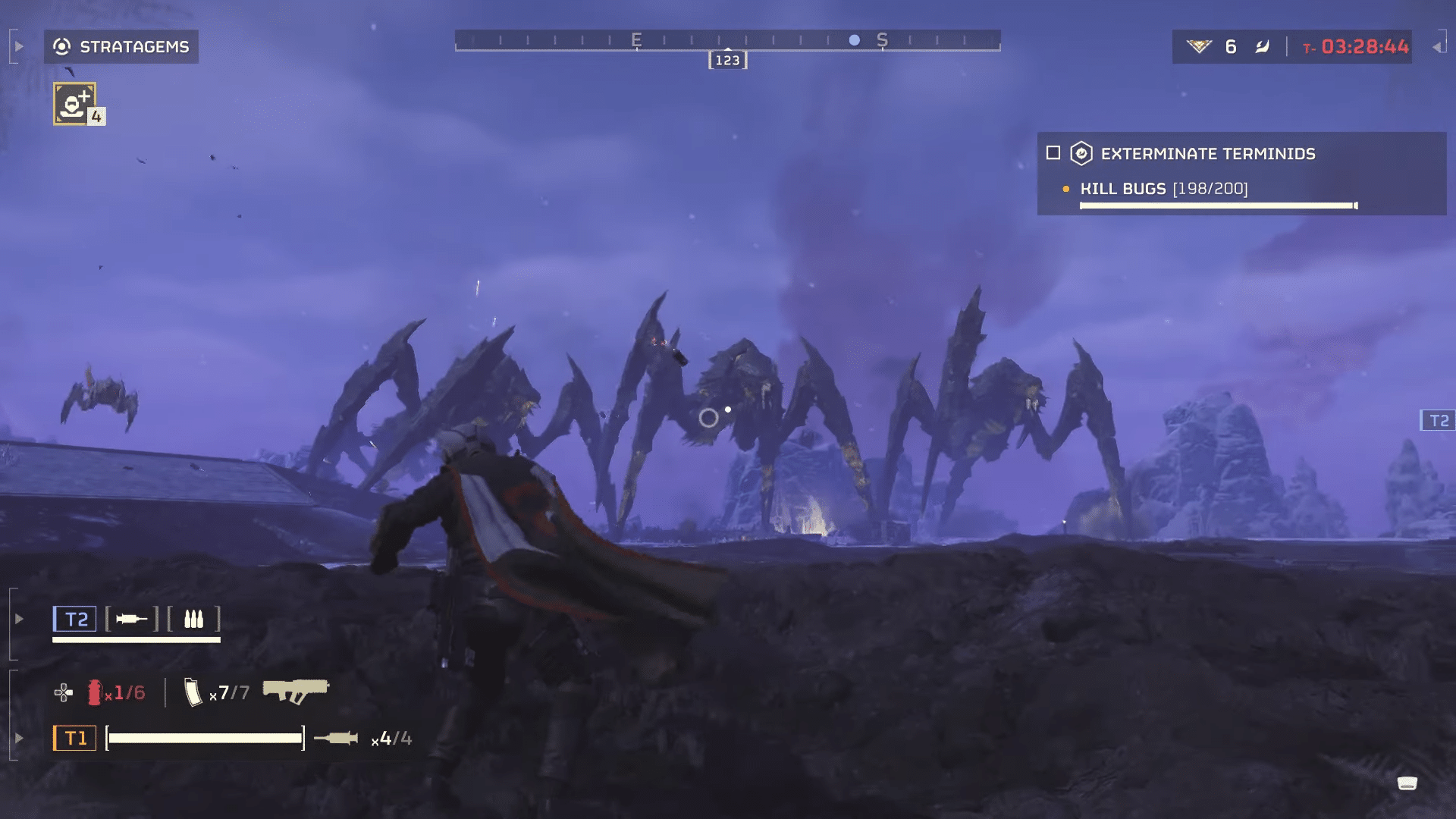Select the Exterminate Terminids mission title
1456x819 pixels.
[x=1209, y=154]
